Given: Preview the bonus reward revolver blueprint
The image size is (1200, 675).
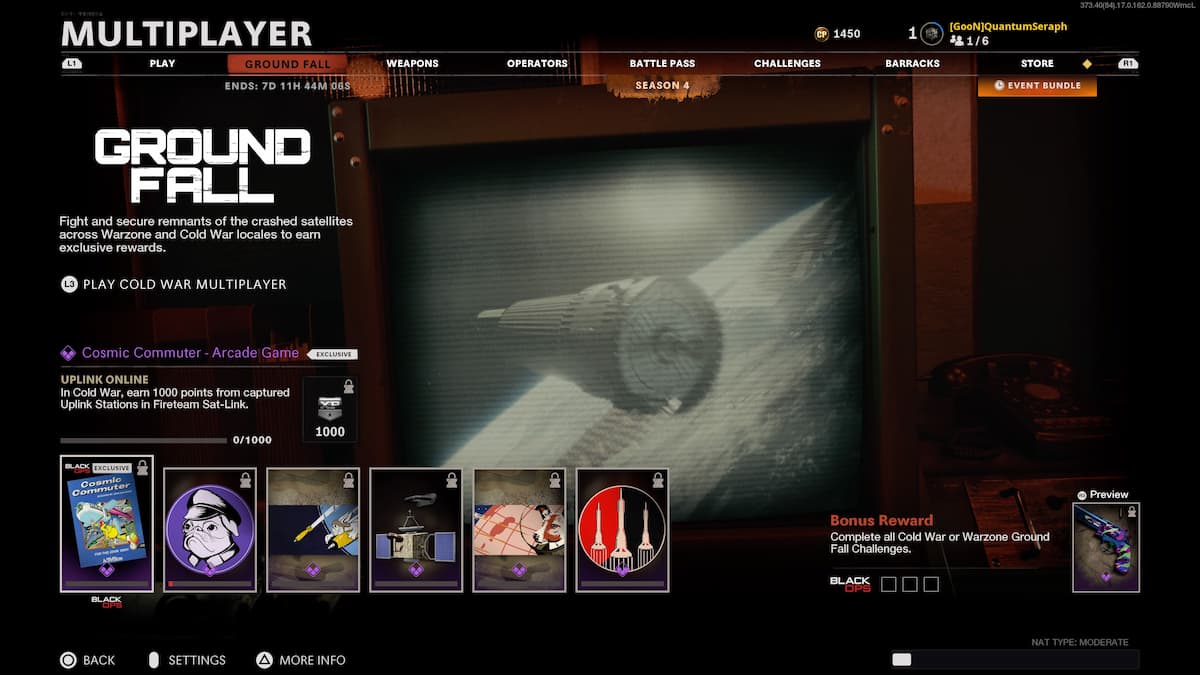Looking at the screenshot, I should point(1105,546).
